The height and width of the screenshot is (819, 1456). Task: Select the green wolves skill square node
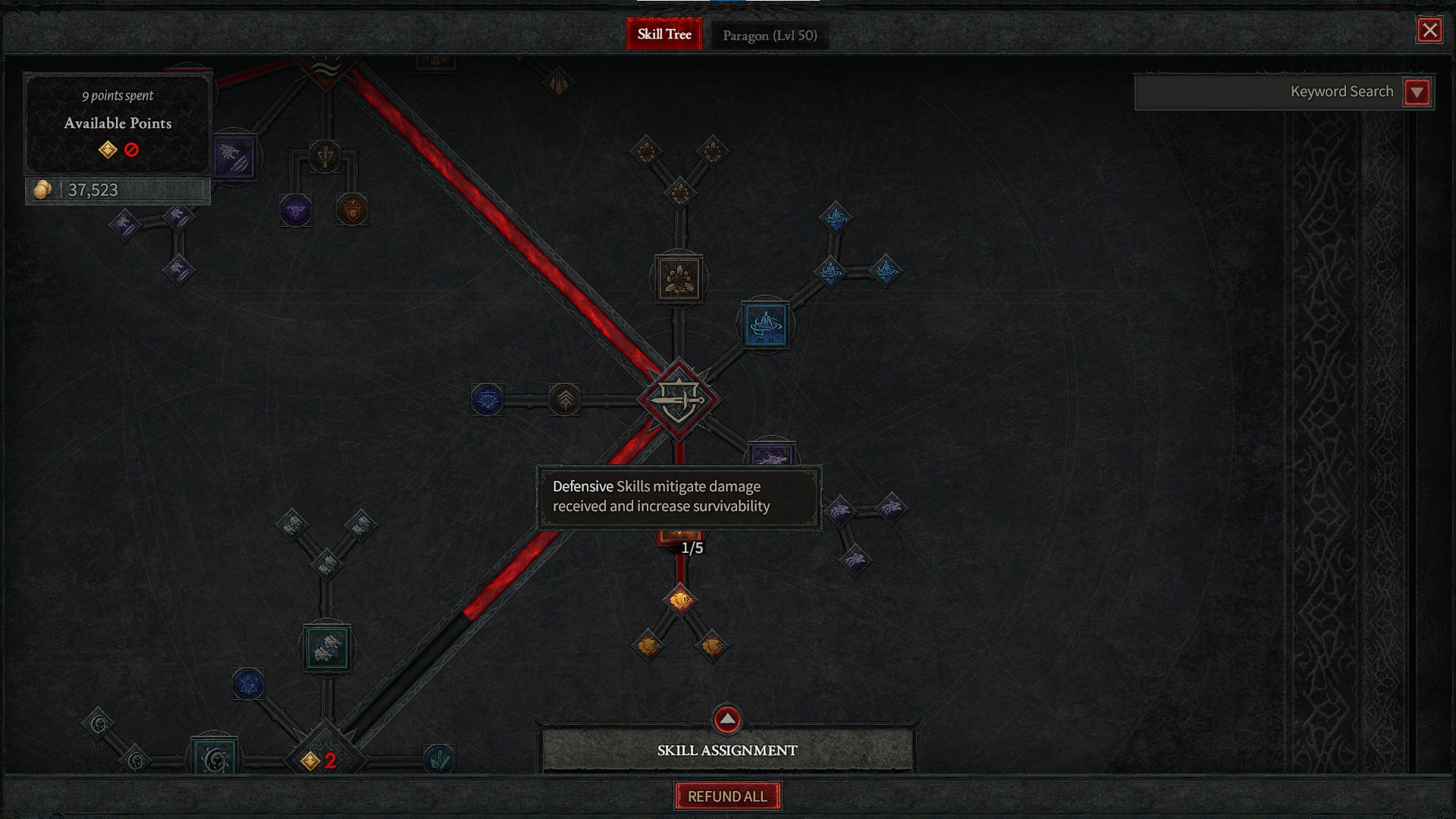coord(327,648)
